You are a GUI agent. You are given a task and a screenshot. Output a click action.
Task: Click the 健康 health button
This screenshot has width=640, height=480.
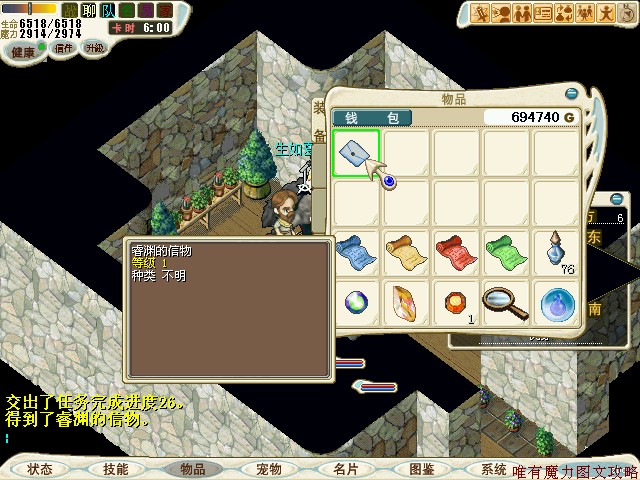pyautogui.click(x=24, y=50)
